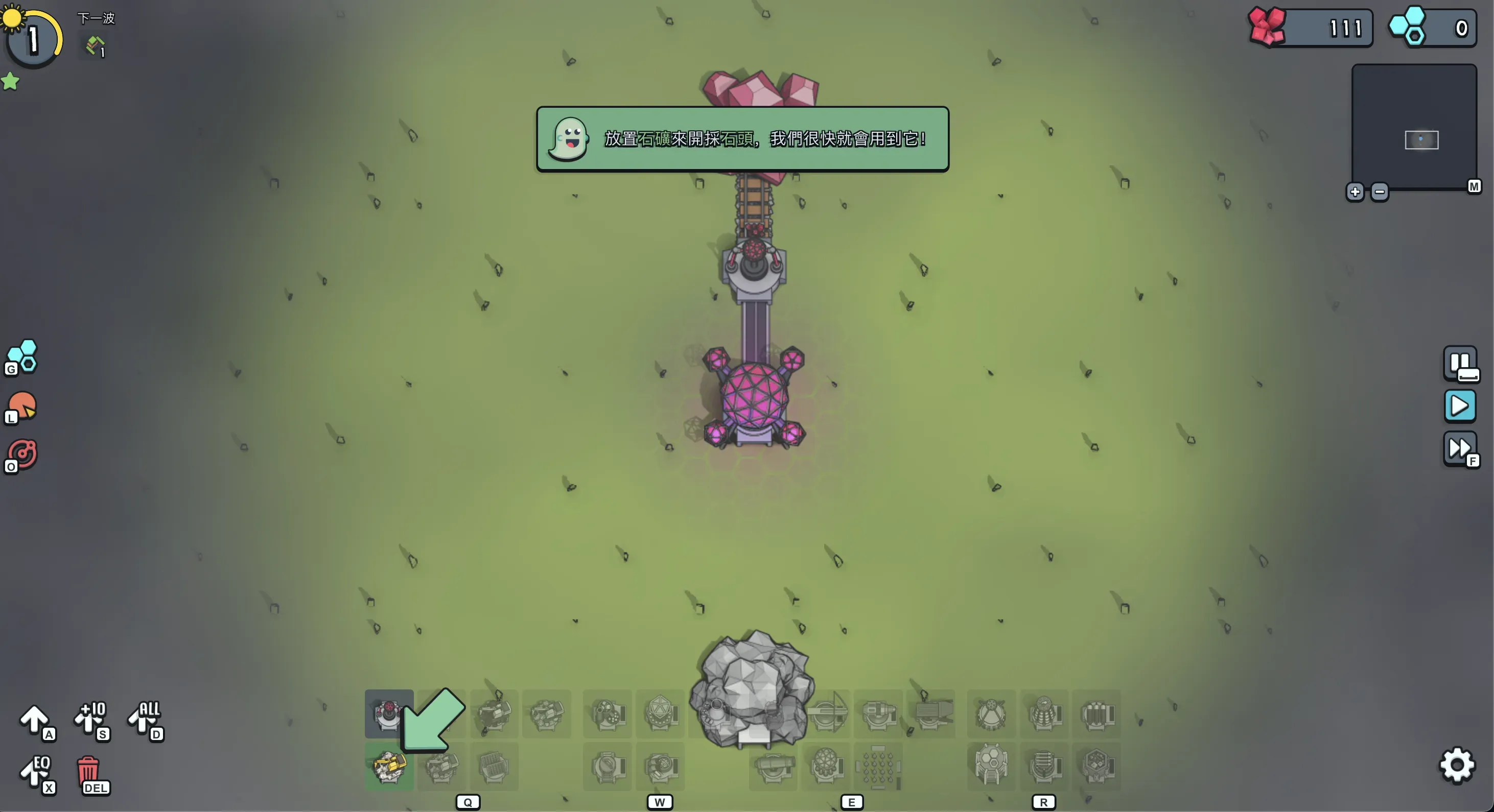Select the red crystal turret in hotbar
The width and height of the screenshot is (1494, 812).
[389, 714]
